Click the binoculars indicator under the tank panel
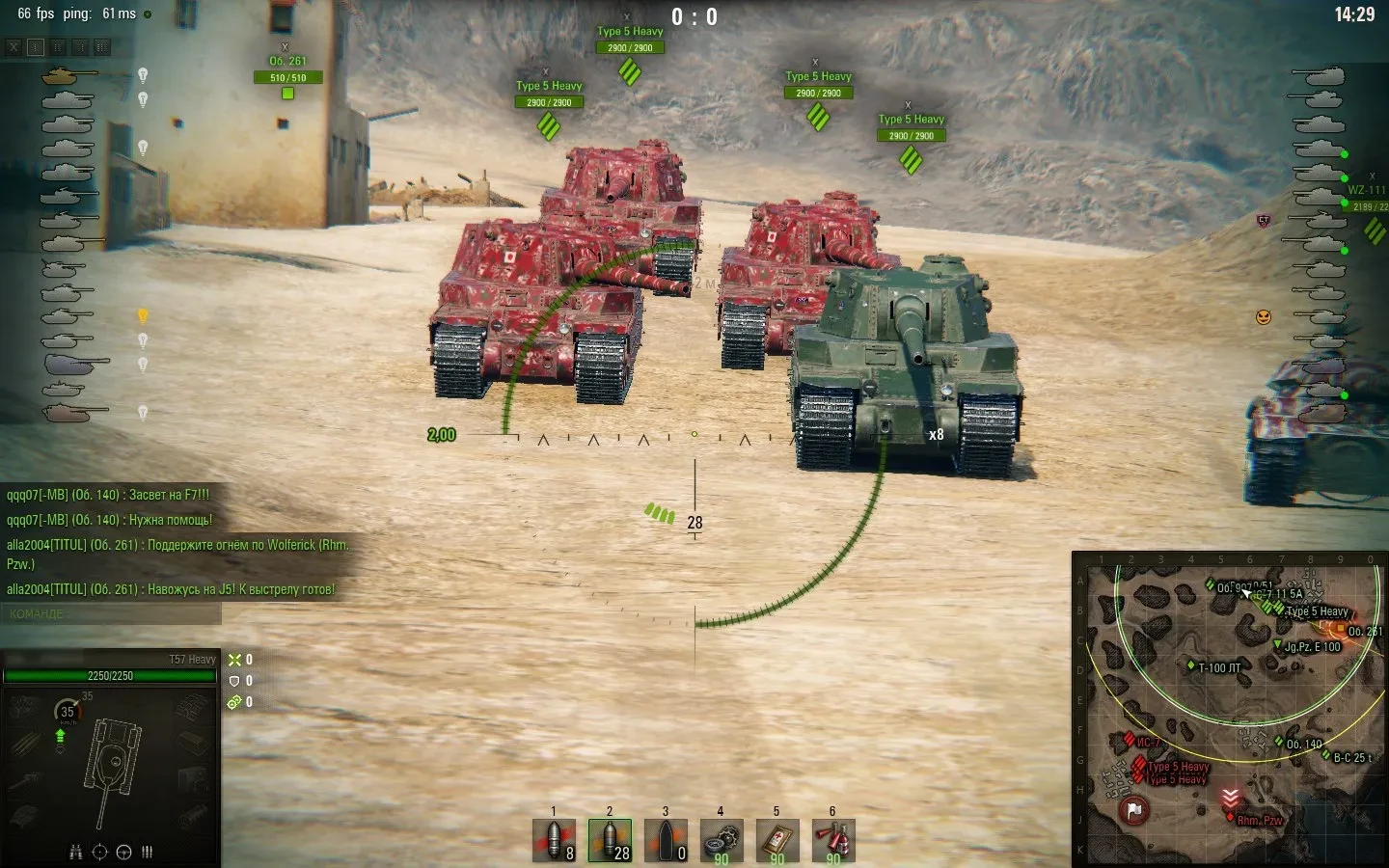This screenshot has height=868, width=1389. (75, 852)
